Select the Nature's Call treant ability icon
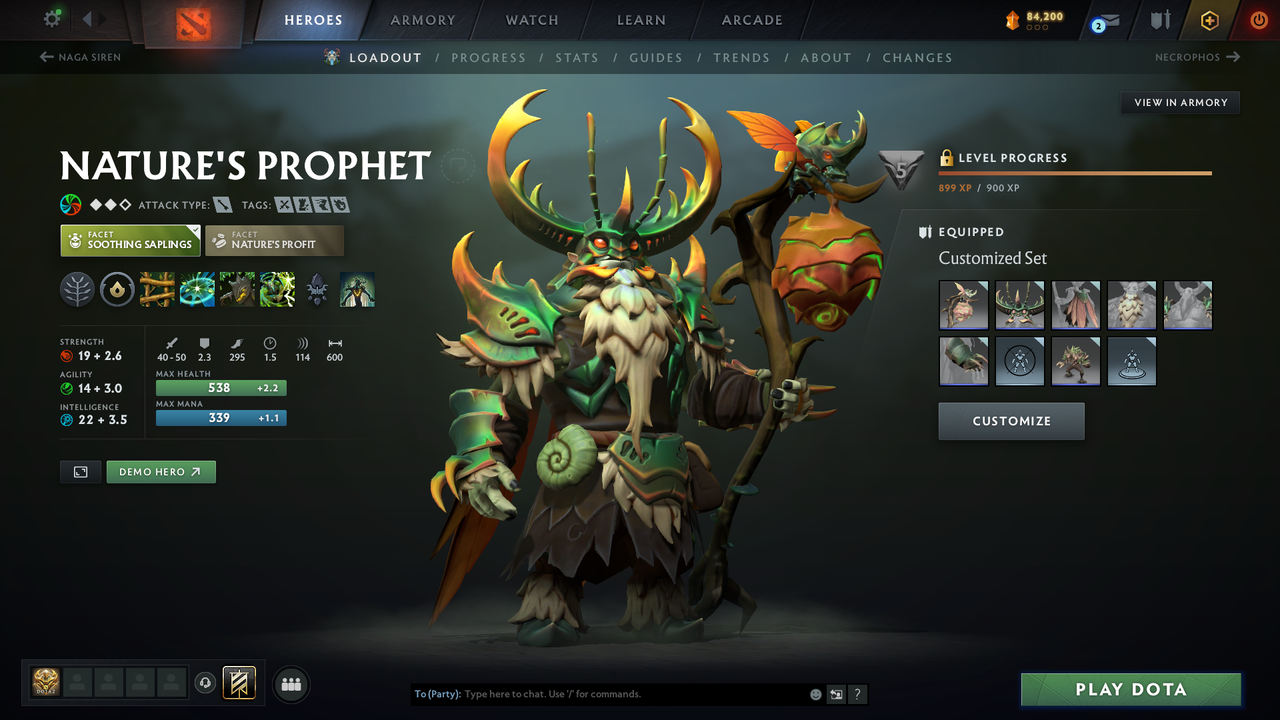Viewport: 1280px width, 720px height. coord(236,290)
